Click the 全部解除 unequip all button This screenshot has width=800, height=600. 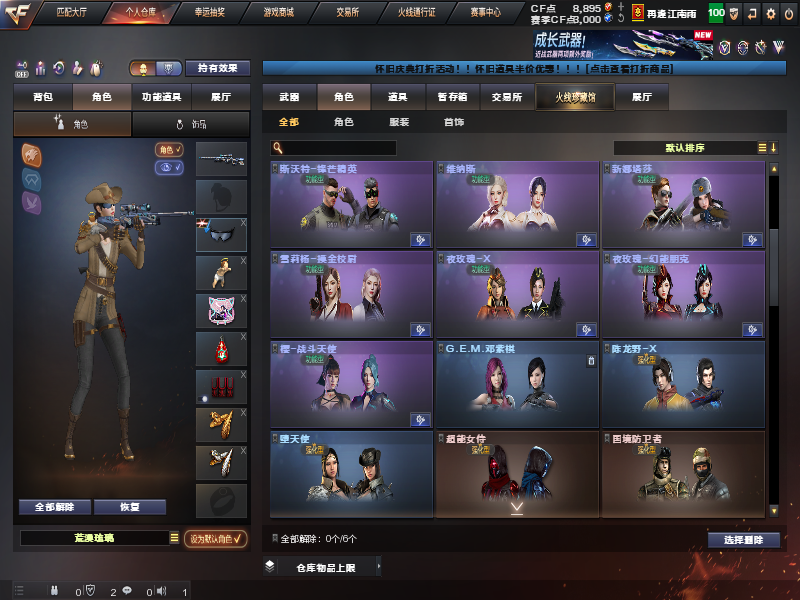point(54,507)
